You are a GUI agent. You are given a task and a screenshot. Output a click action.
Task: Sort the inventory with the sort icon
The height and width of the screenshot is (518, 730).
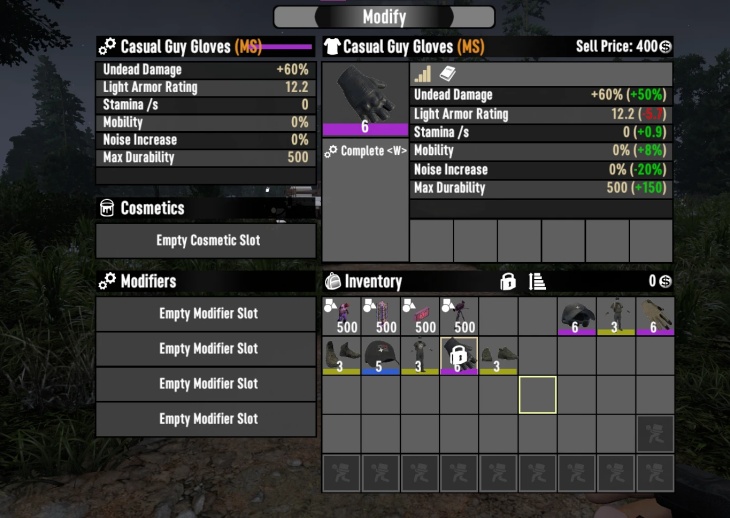click(537, 282)
